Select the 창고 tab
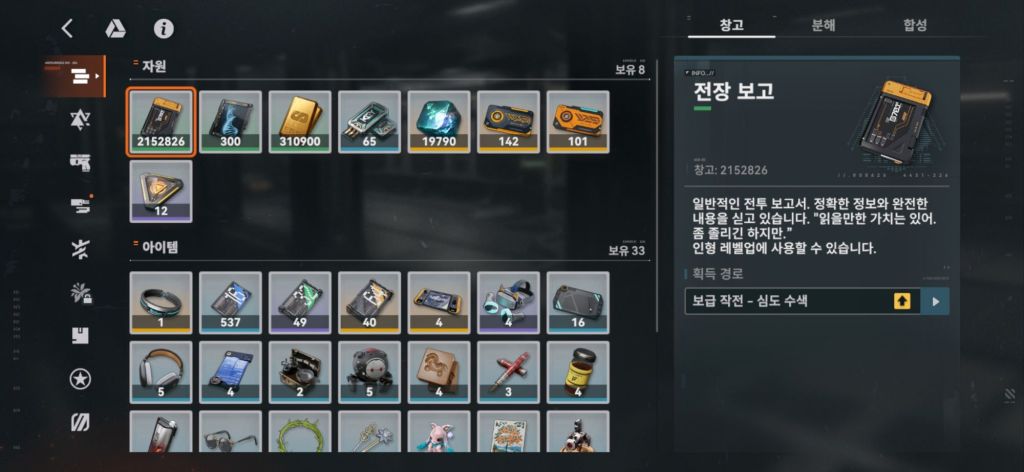Screen dimensions: 1024x472 tap(732, 25)
